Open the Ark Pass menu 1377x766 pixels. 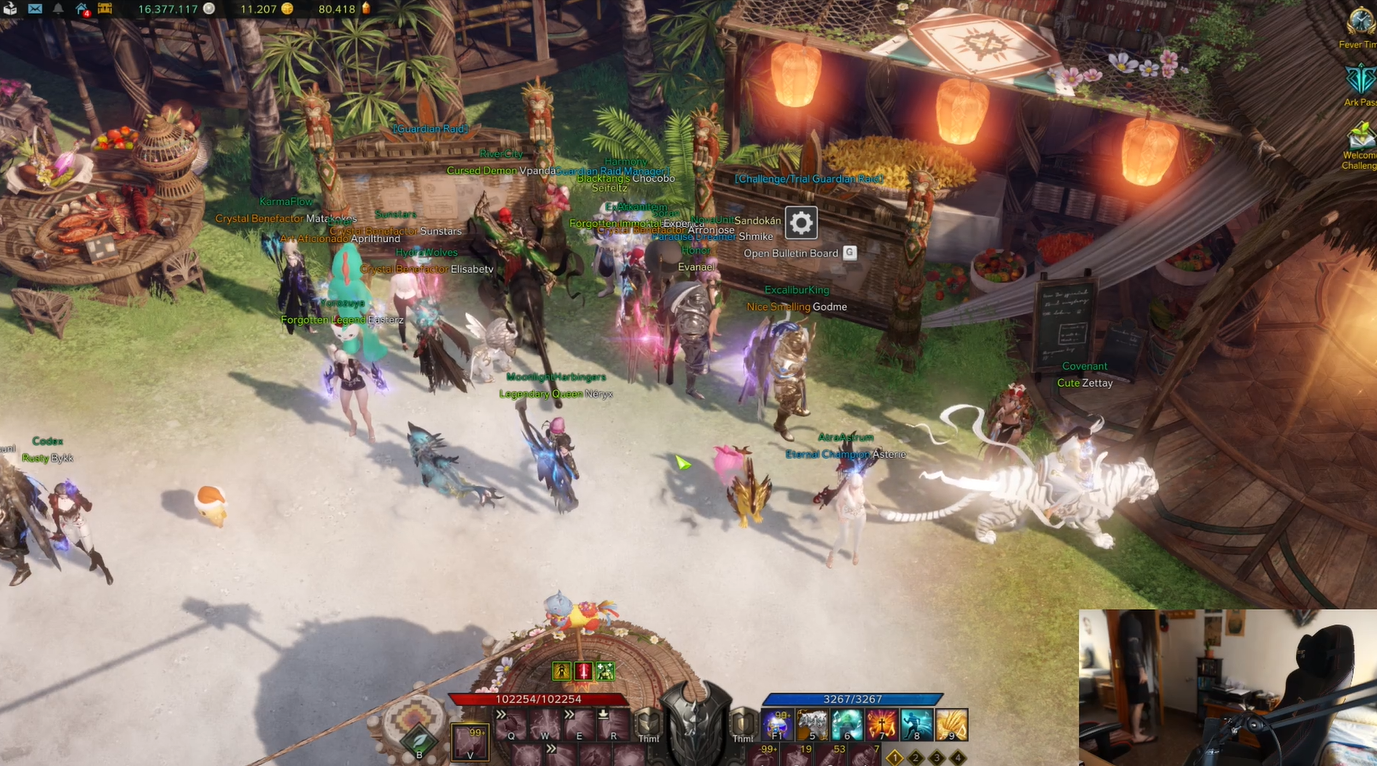1361,79
